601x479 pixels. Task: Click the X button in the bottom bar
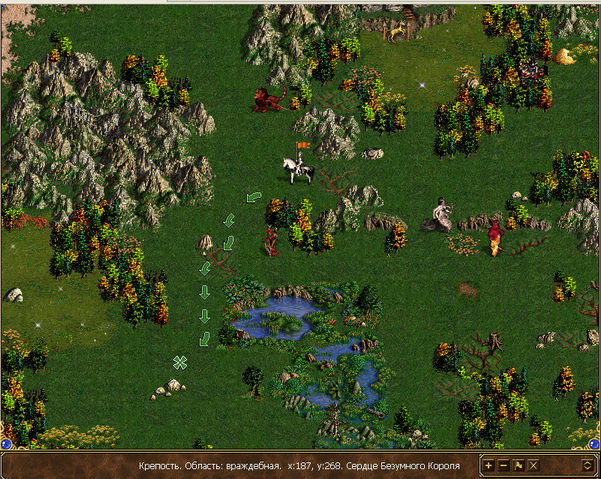(x=533, y=465)
